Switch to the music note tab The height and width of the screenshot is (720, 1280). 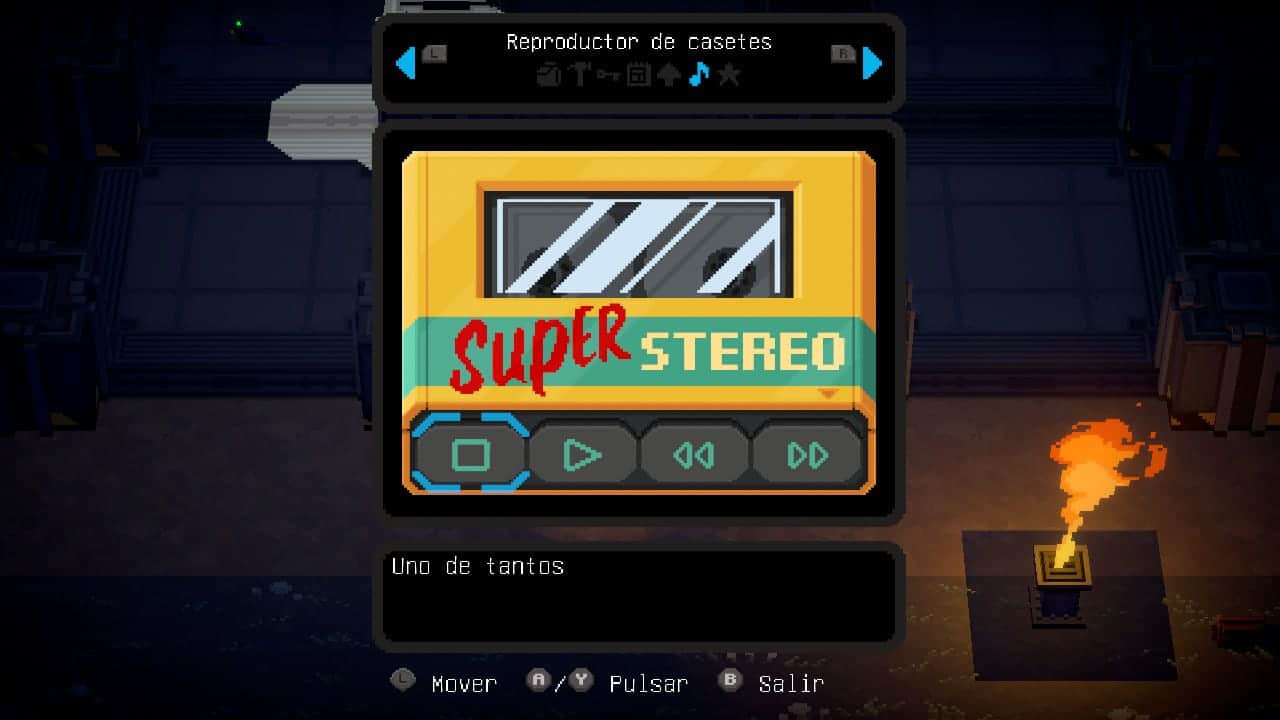pyautogui.click(x=699, y=74)
